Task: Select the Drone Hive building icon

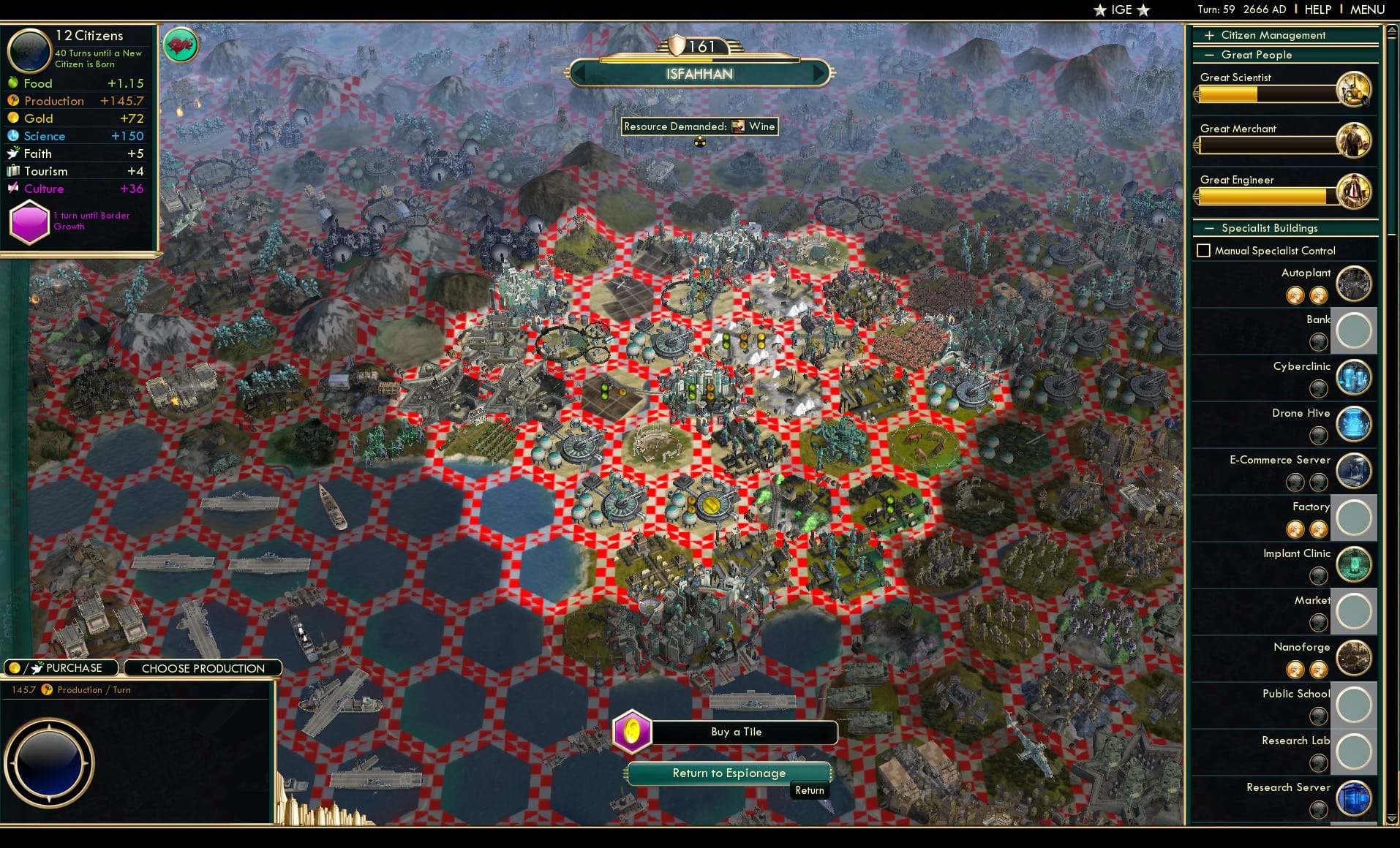Action: (1354, 425)
